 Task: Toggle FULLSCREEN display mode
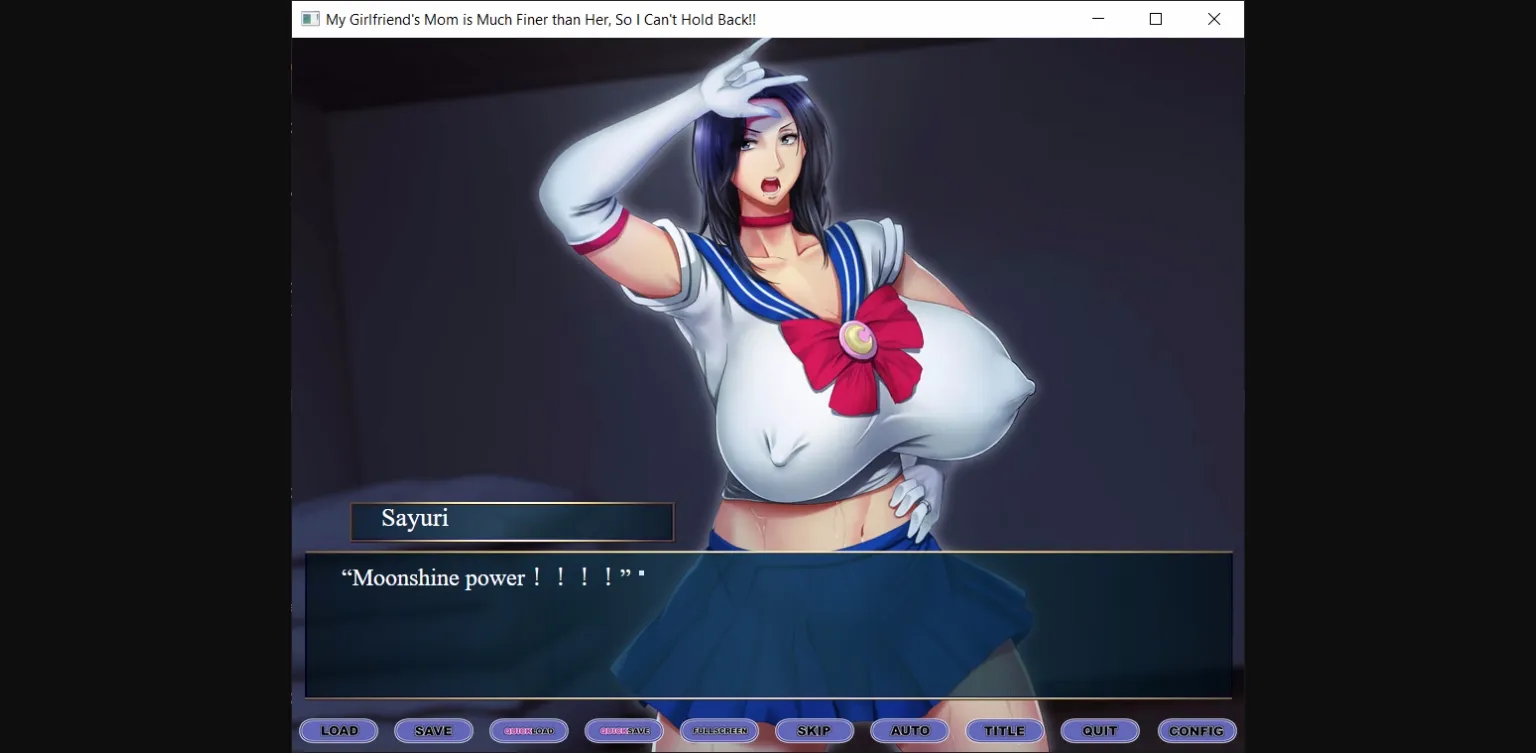click(719, 730)
